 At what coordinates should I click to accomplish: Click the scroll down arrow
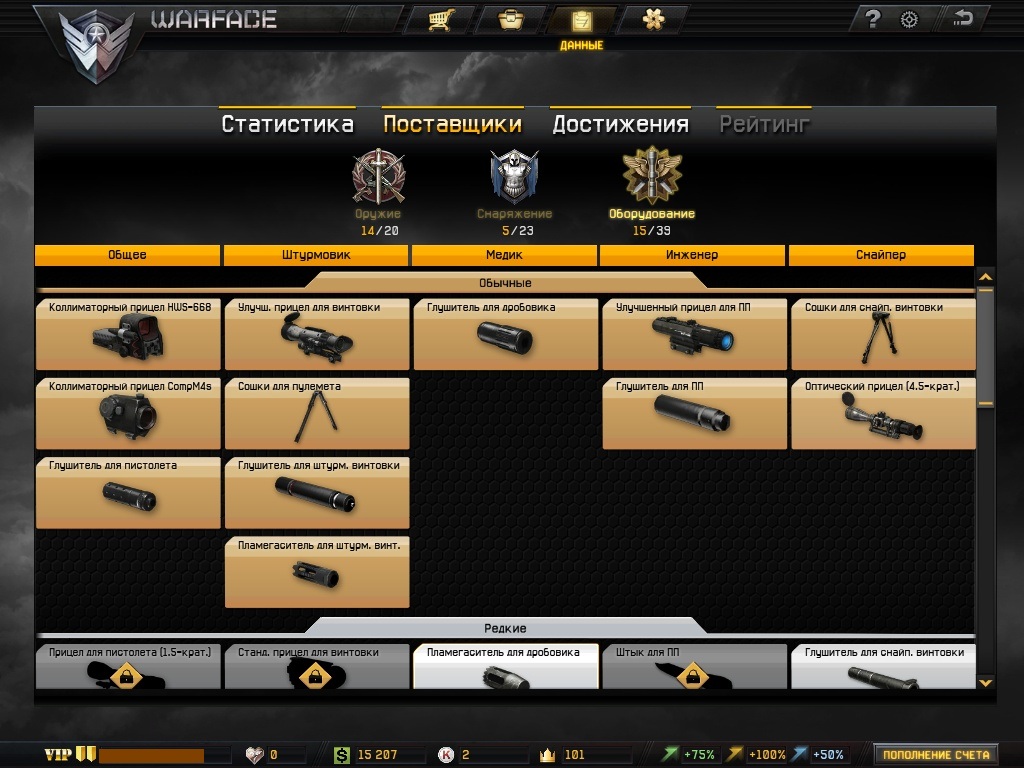[985, 682]
